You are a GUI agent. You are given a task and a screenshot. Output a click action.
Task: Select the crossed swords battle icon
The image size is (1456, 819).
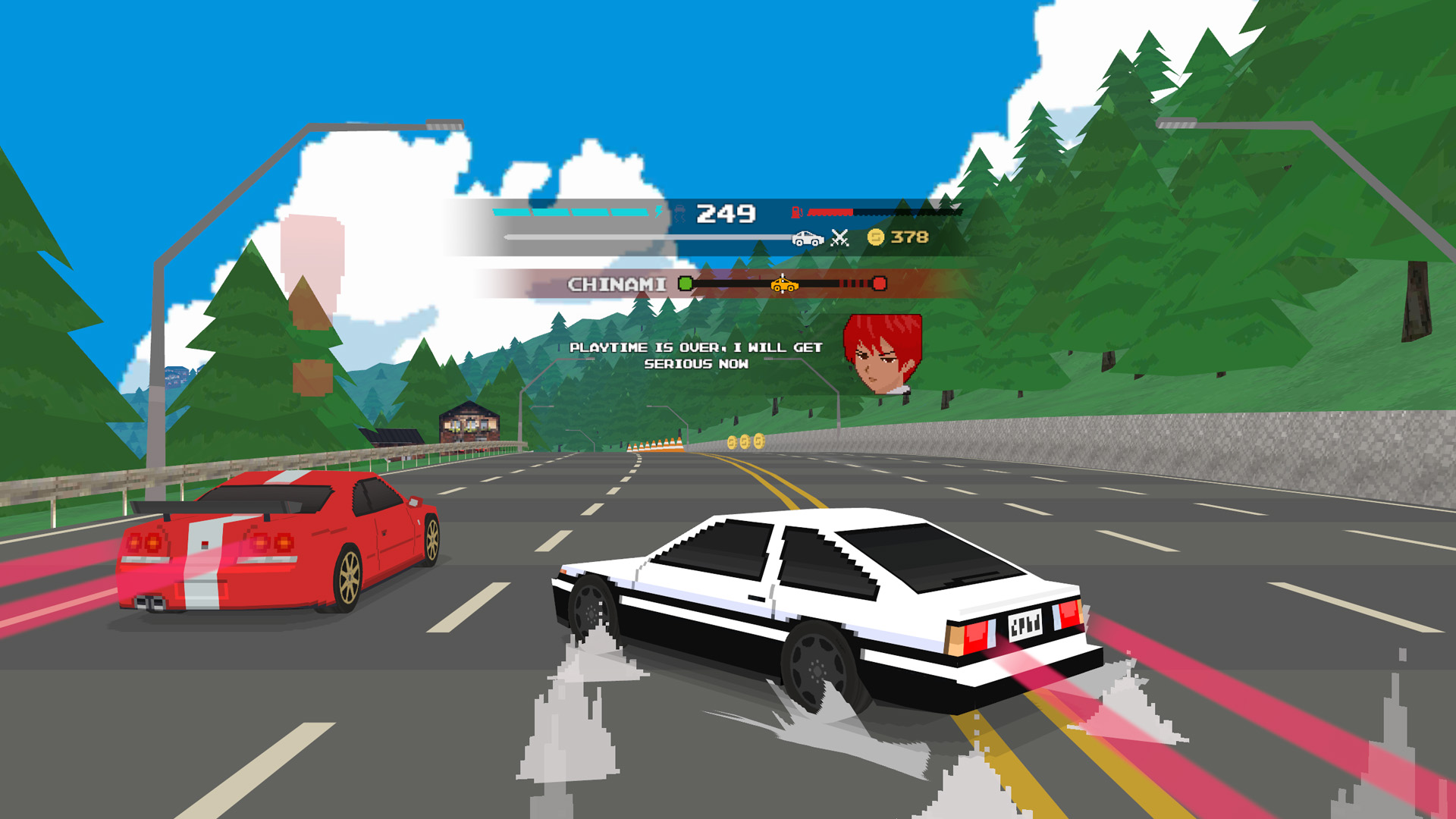[839, 237]
